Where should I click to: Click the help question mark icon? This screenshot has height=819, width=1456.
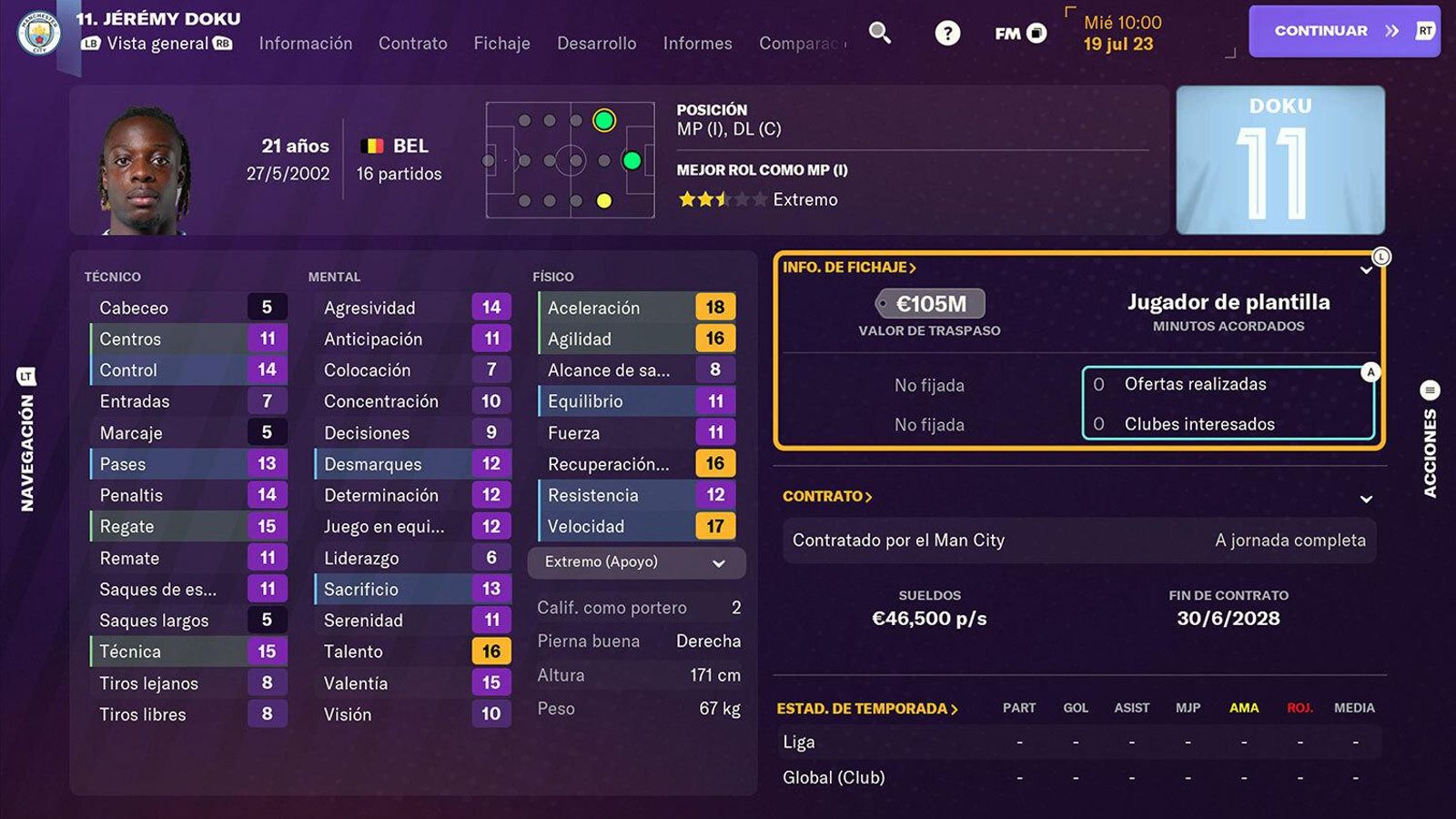pyautogui.click(x=946, y=32)
